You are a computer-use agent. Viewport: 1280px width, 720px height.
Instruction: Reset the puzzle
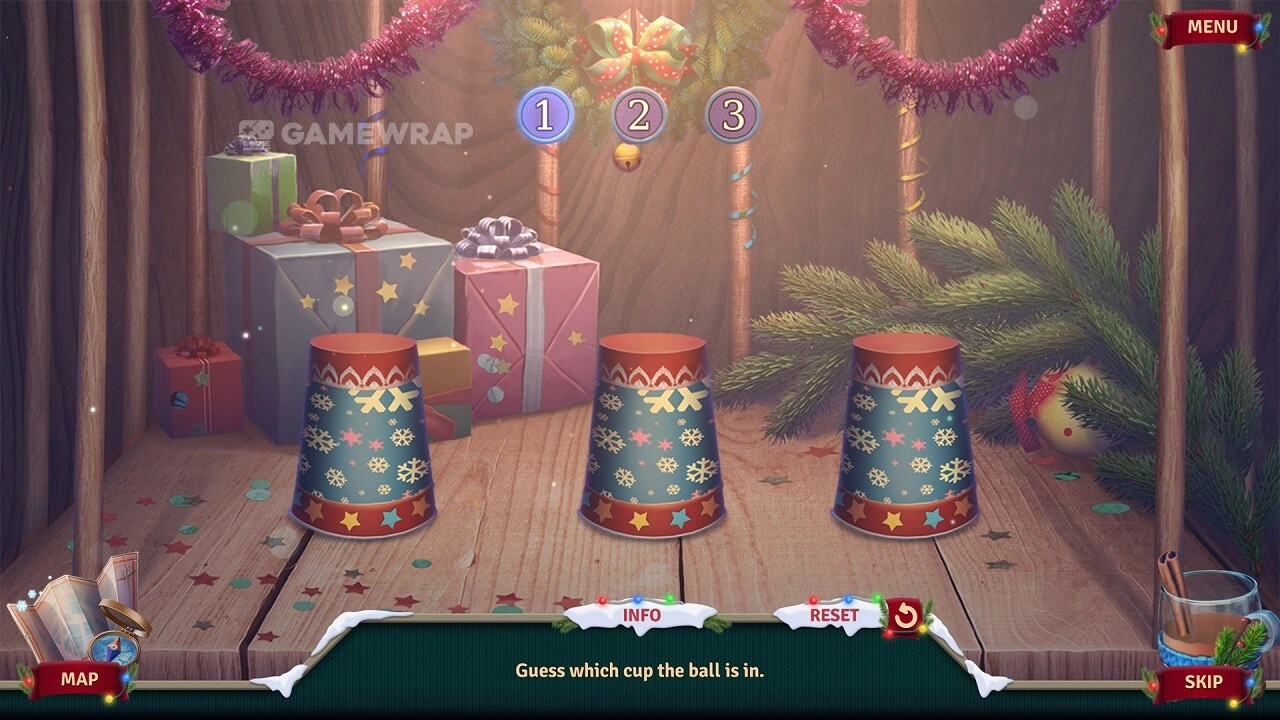pyautogui.click(x=833, y=615)
